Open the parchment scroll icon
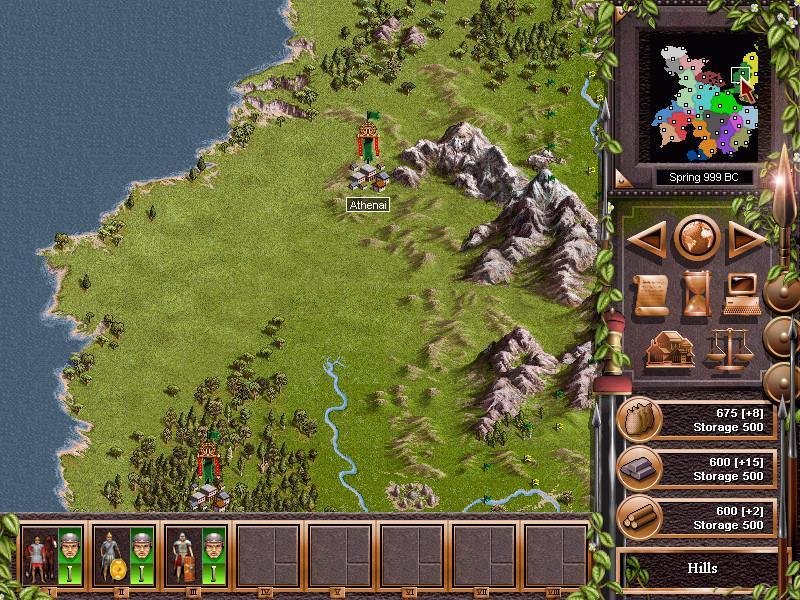The image size is (800, 600). click(651, 293)
